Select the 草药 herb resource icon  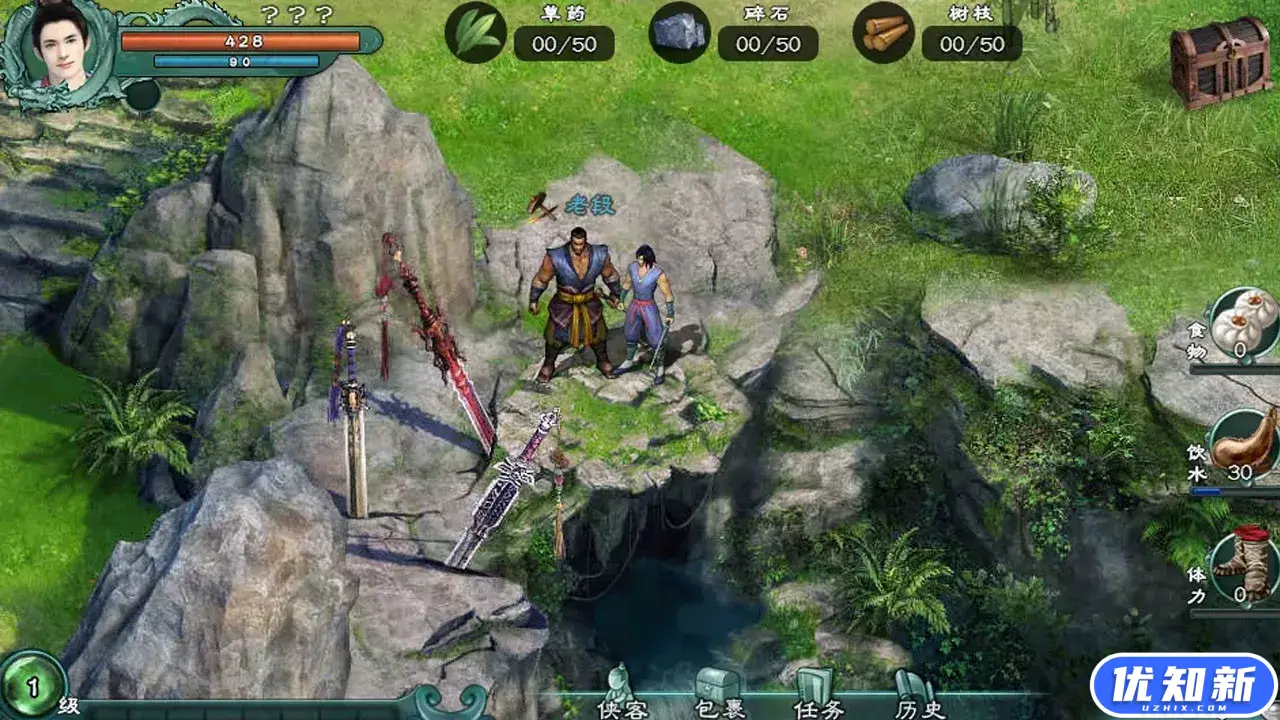[476, 33]
